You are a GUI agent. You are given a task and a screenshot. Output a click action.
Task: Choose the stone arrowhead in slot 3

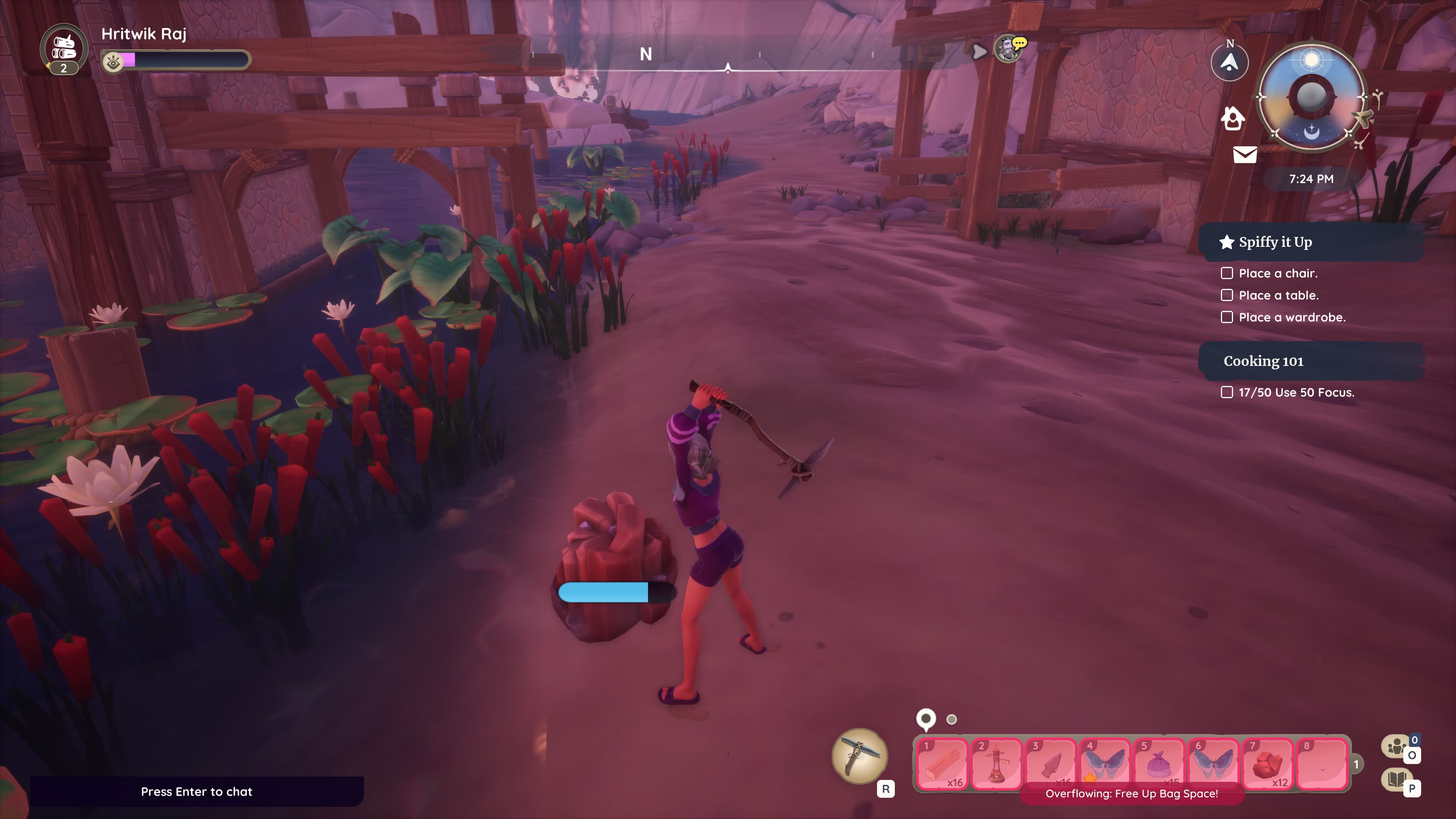coord(1050,764)
